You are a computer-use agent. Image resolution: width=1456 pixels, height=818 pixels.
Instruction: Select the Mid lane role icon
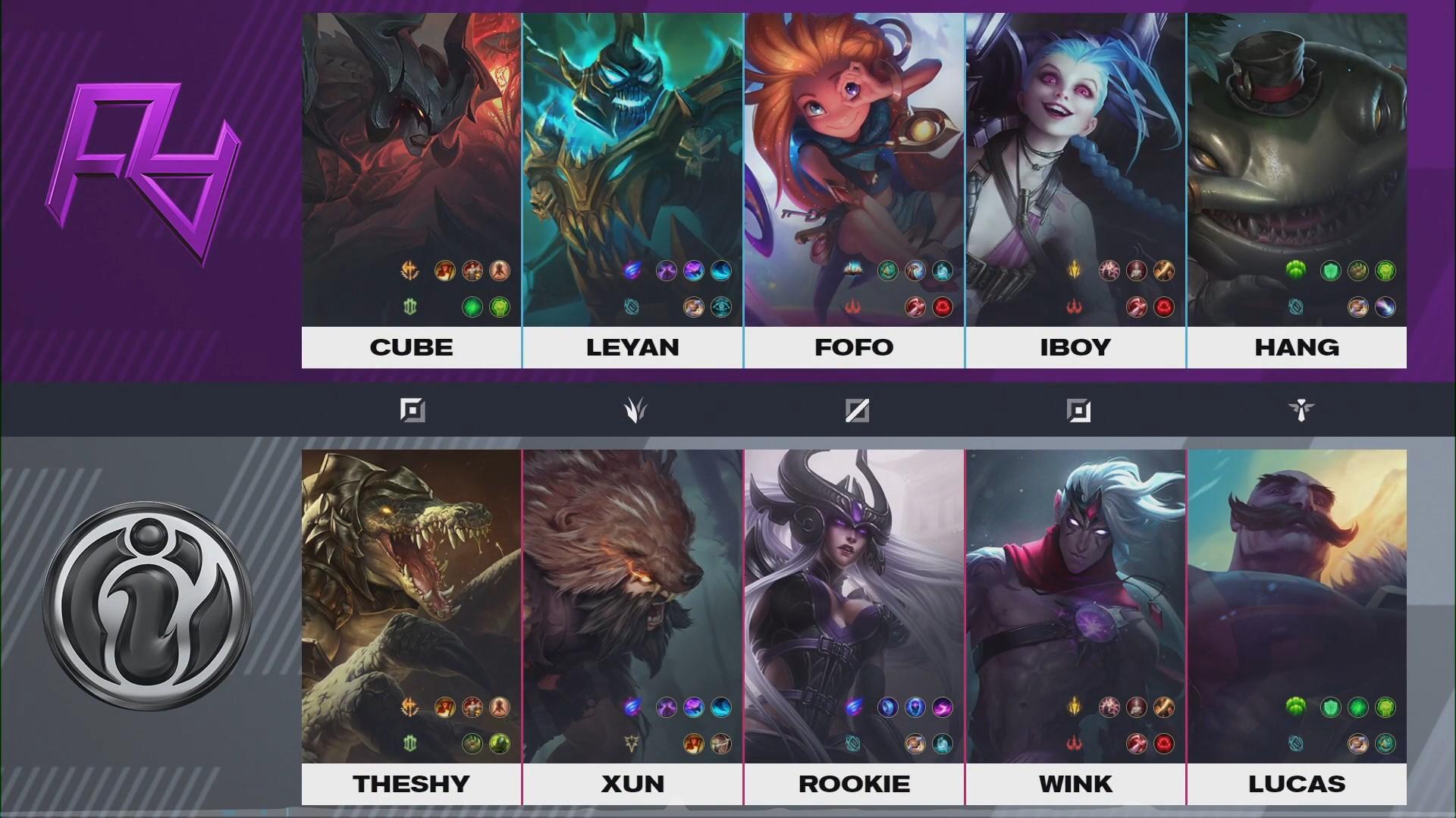tap(856, 410)
